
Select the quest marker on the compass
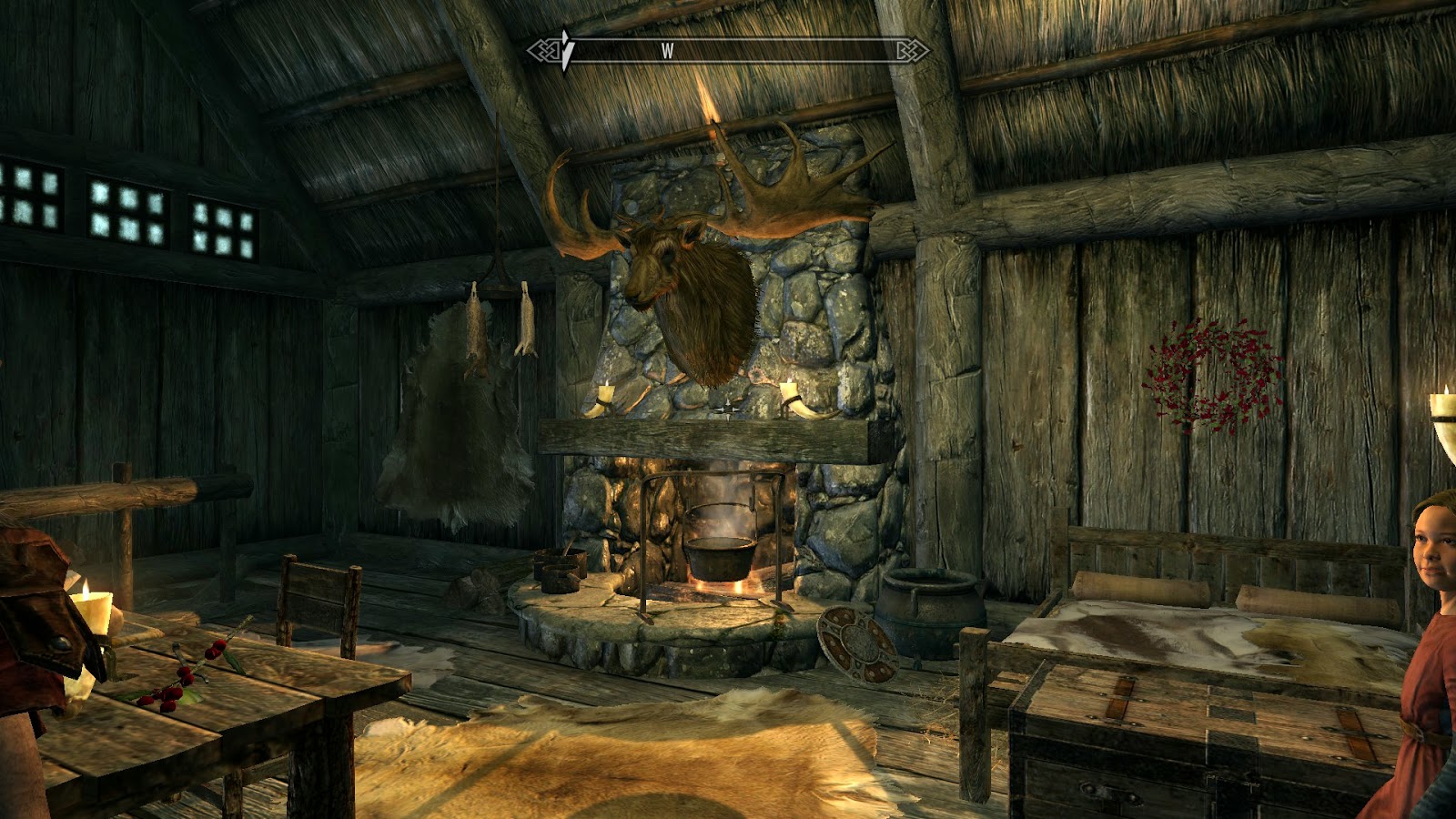click(566, 49)
